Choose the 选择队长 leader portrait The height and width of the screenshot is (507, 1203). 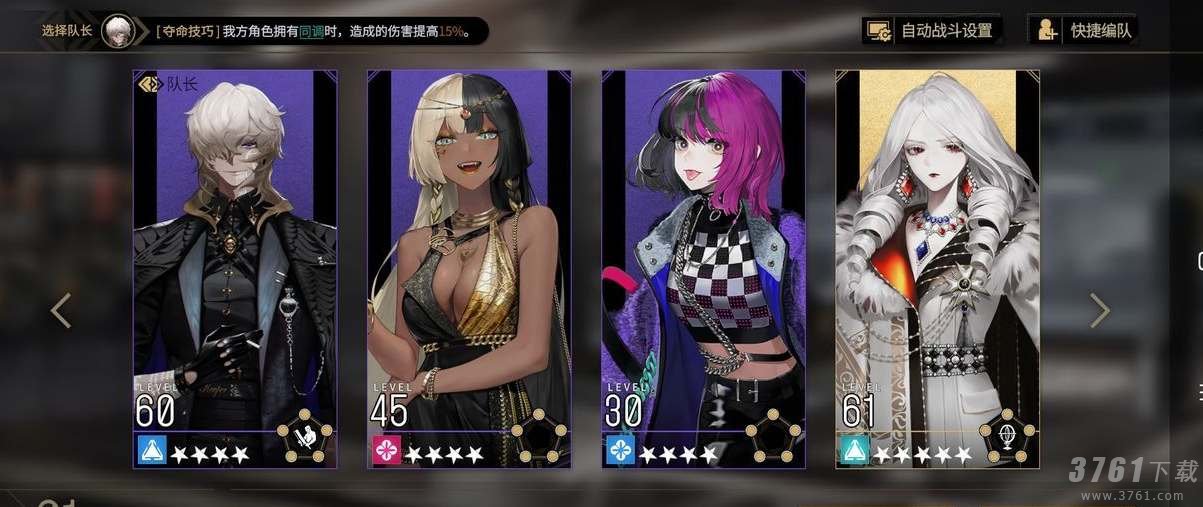point(118,30)
